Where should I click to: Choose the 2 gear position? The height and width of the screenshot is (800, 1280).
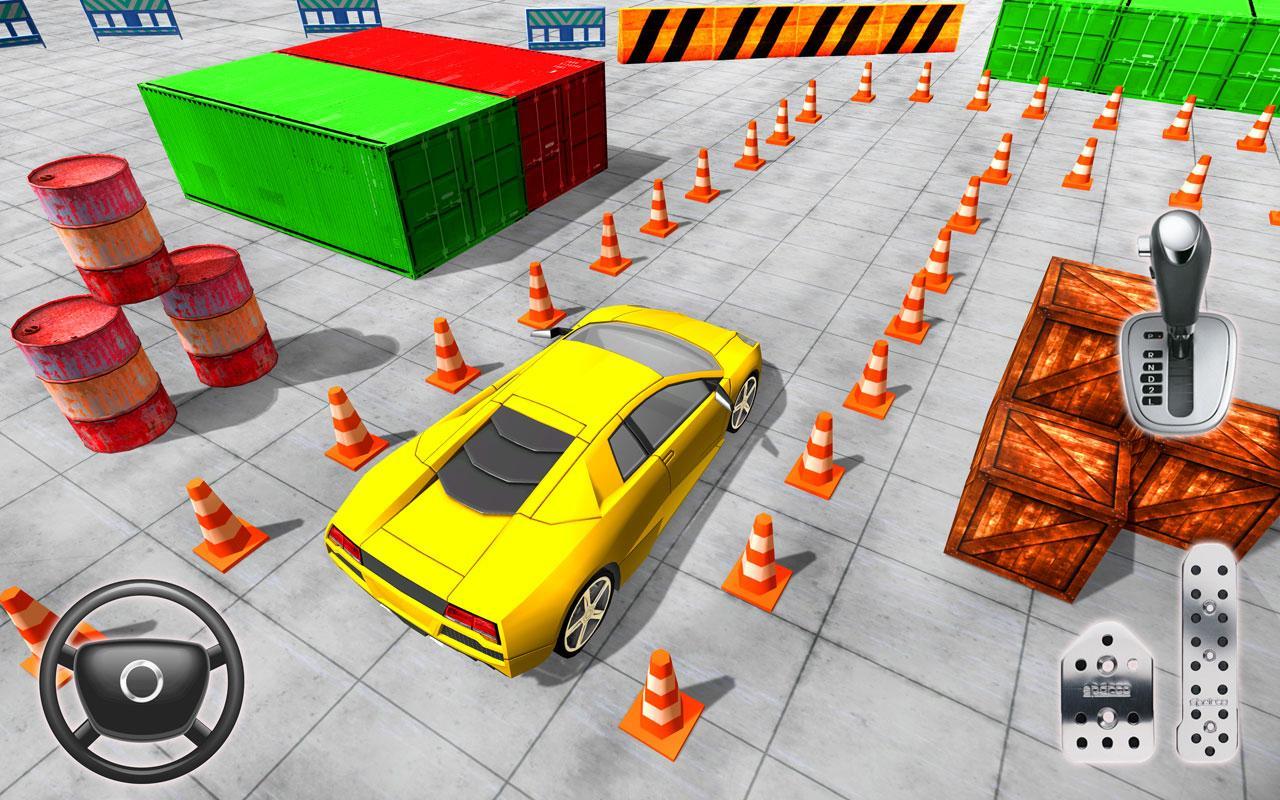coord(1153,390)
